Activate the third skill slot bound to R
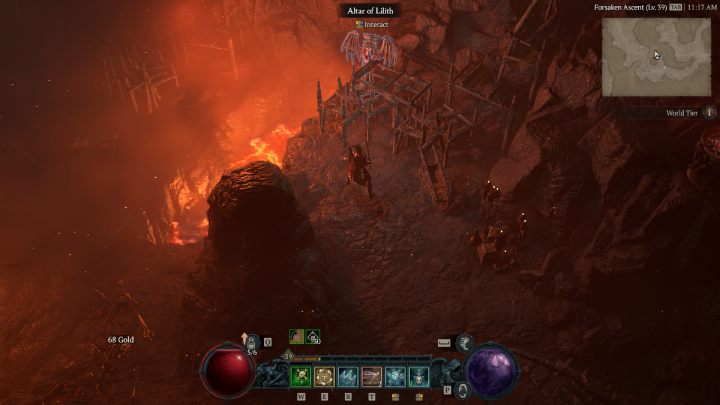 click(x=349, y=376)
